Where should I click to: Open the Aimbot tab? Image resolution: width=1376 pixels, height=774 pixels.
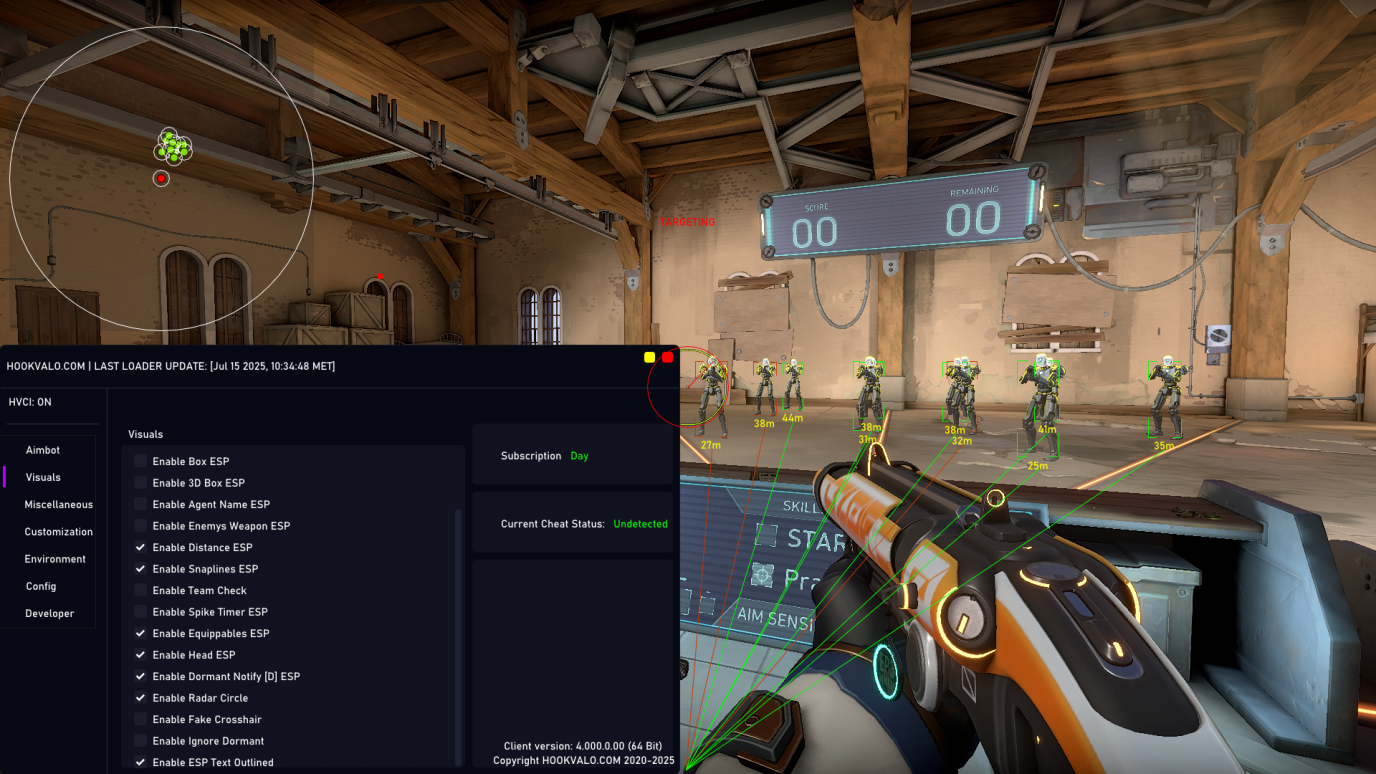[43, 450]
